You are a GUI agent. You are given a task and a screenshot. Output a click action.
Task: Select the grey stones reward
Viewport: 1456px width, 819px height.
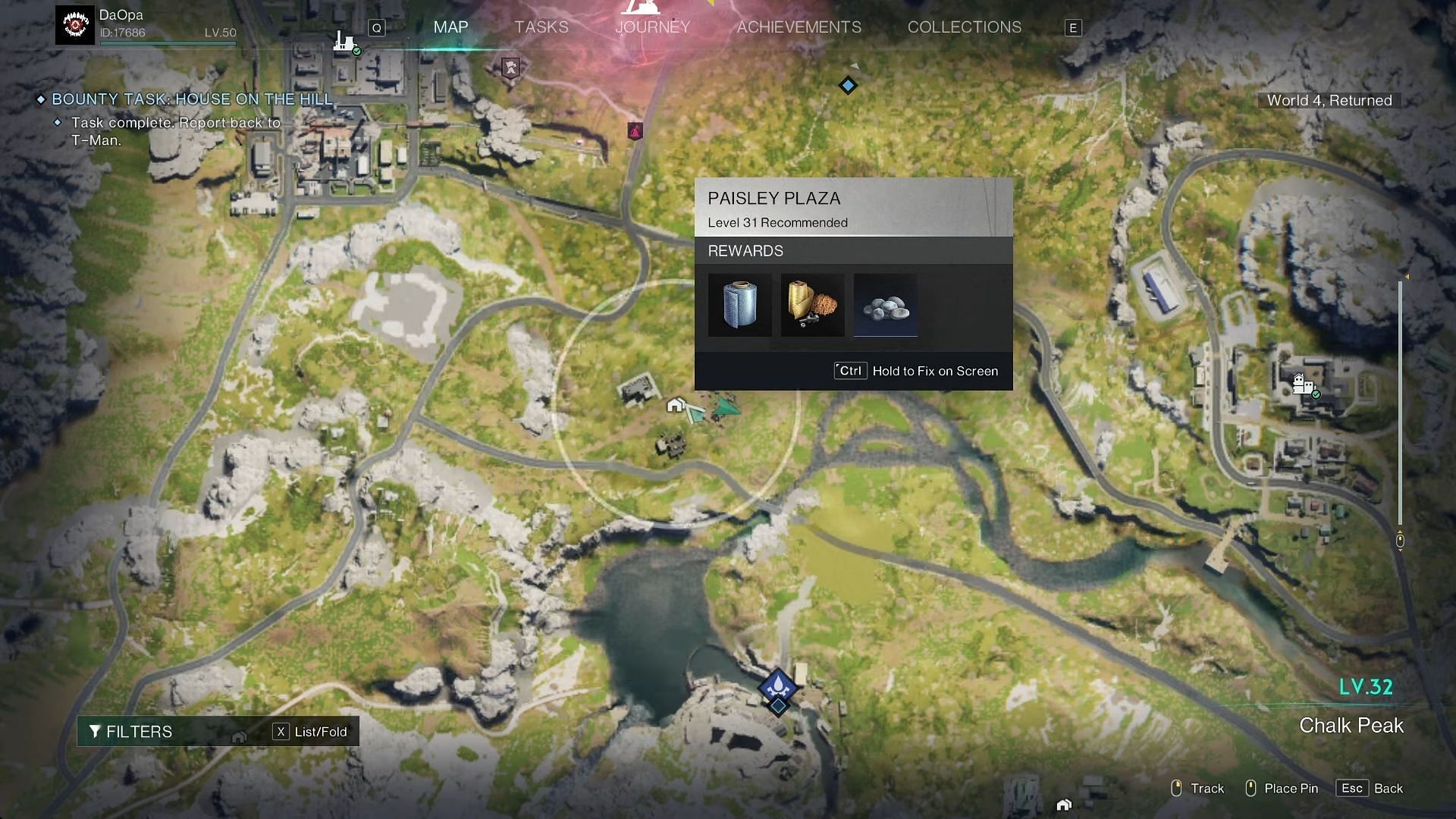885,305
